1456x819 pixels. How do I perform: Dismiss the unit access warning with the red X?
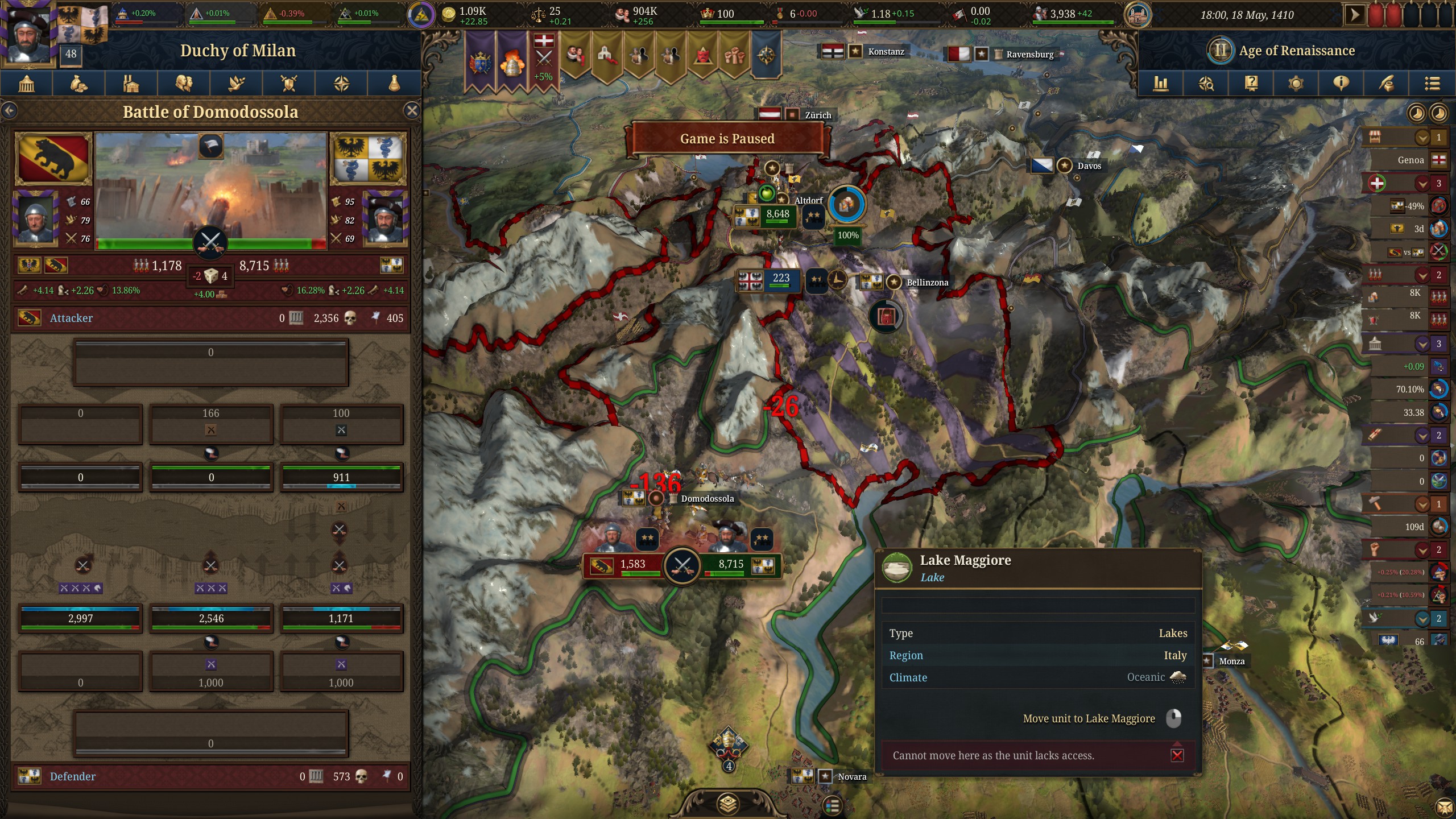tap(1176, 755)
